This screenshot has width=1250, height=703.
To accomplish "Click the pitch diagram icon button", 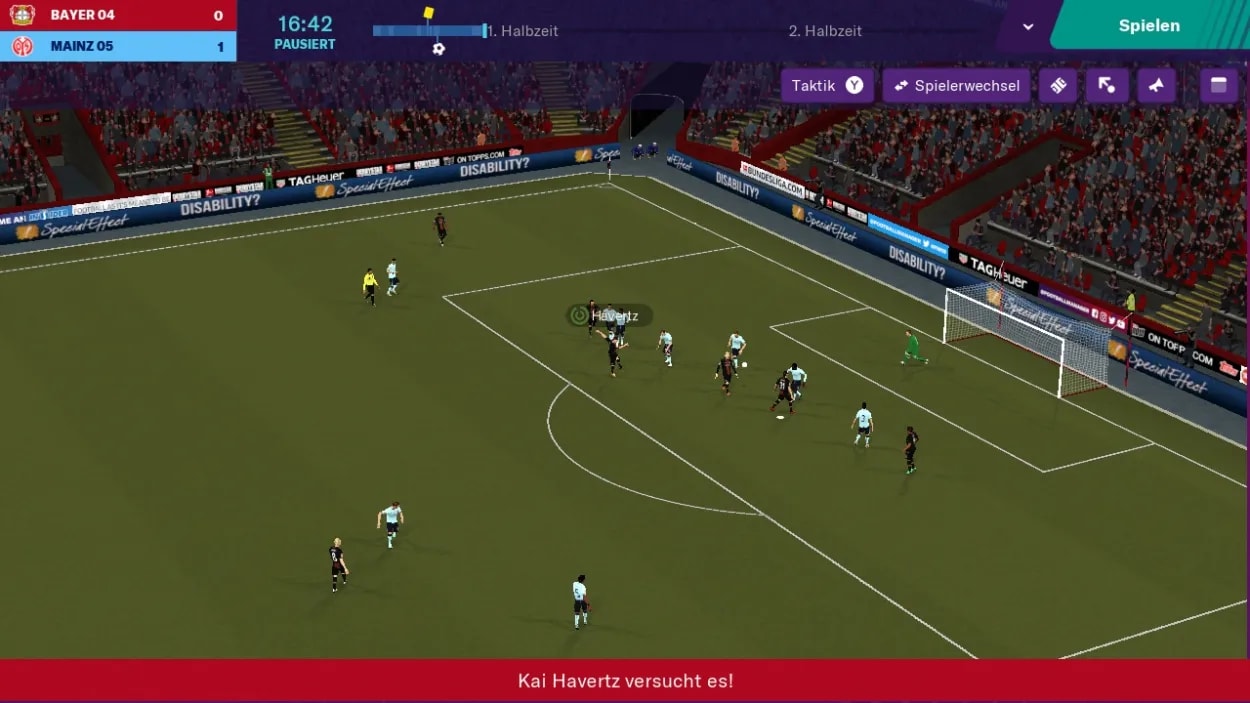I will point(1058,86).
